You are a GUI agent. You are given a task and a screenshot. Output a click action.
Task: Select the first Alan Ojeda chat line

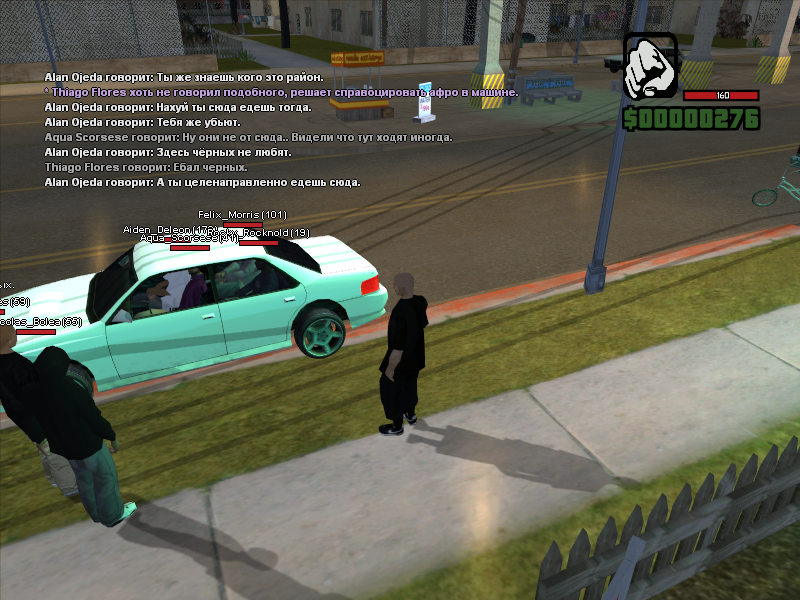click(184, 77)
